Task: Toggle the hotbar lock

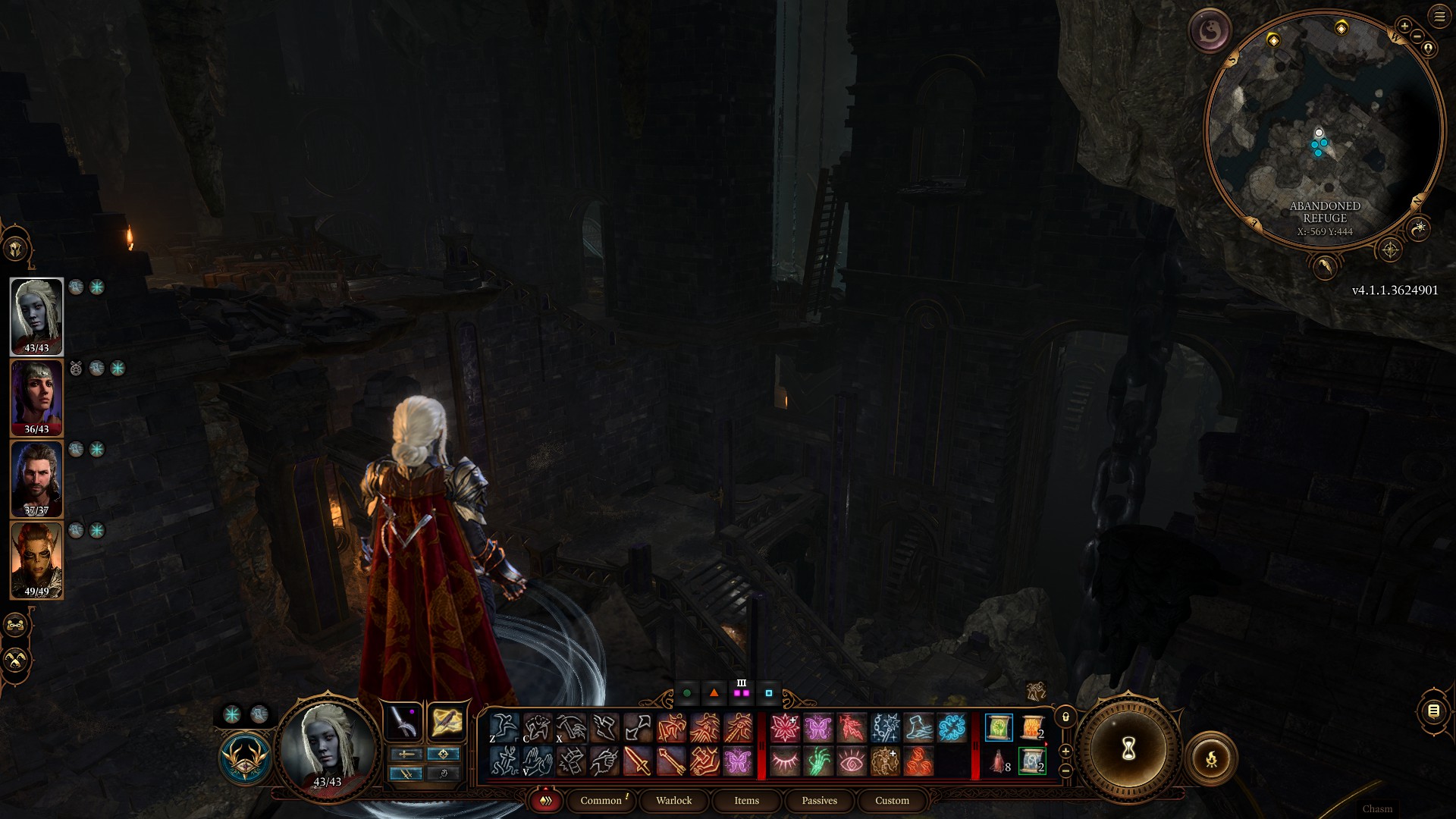Action: (x=1065, y=717)
